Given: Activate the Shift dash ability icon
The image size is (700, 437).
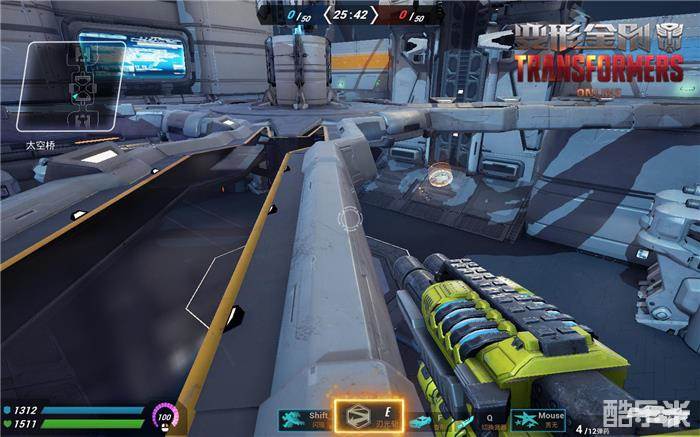Looking at the screenshot, I should pyautogui.click(x=293, y=418).
